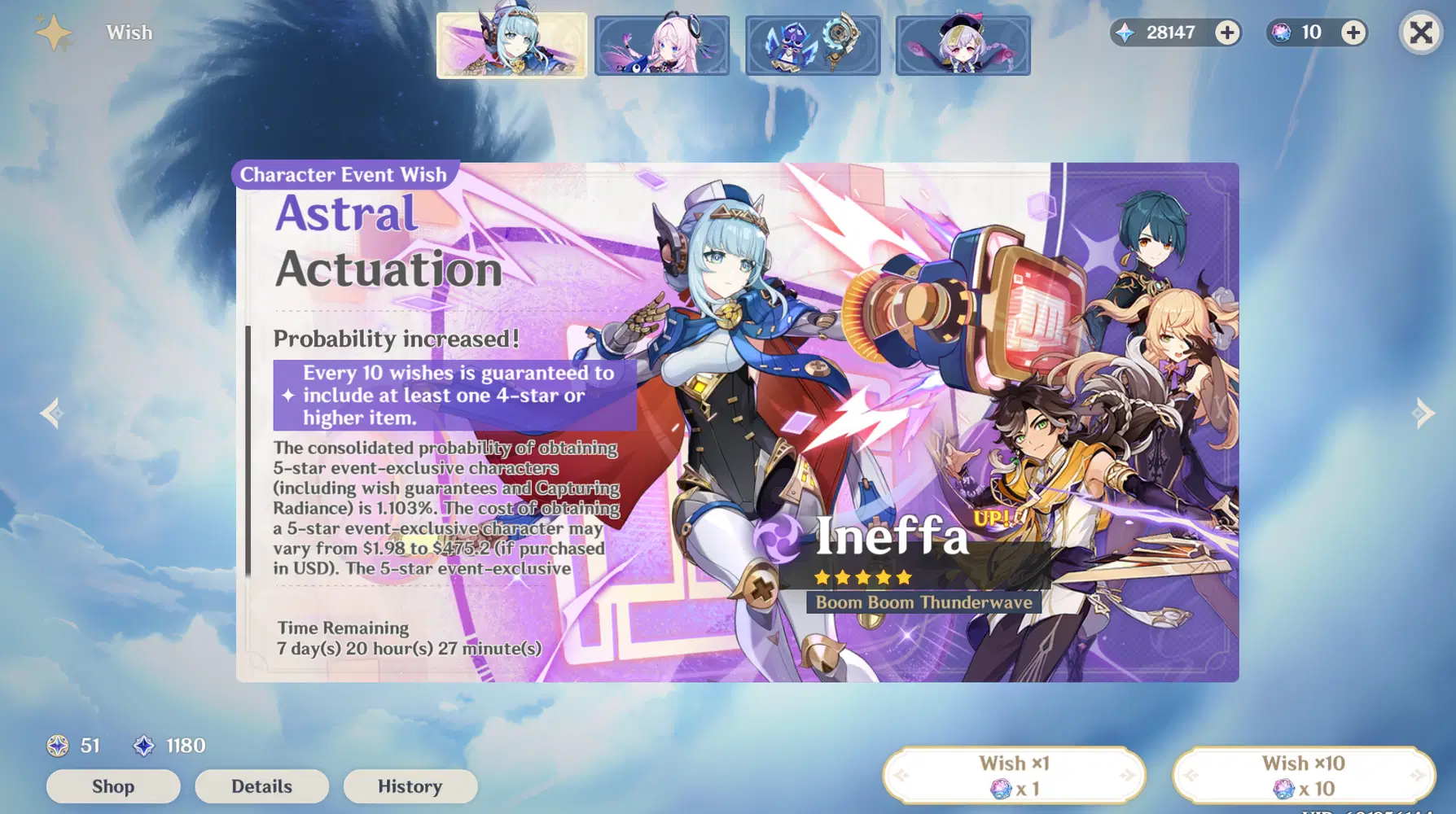Open the standard Wish banner with Qiqi
1456x814 pixels.
tap(963, 45)
